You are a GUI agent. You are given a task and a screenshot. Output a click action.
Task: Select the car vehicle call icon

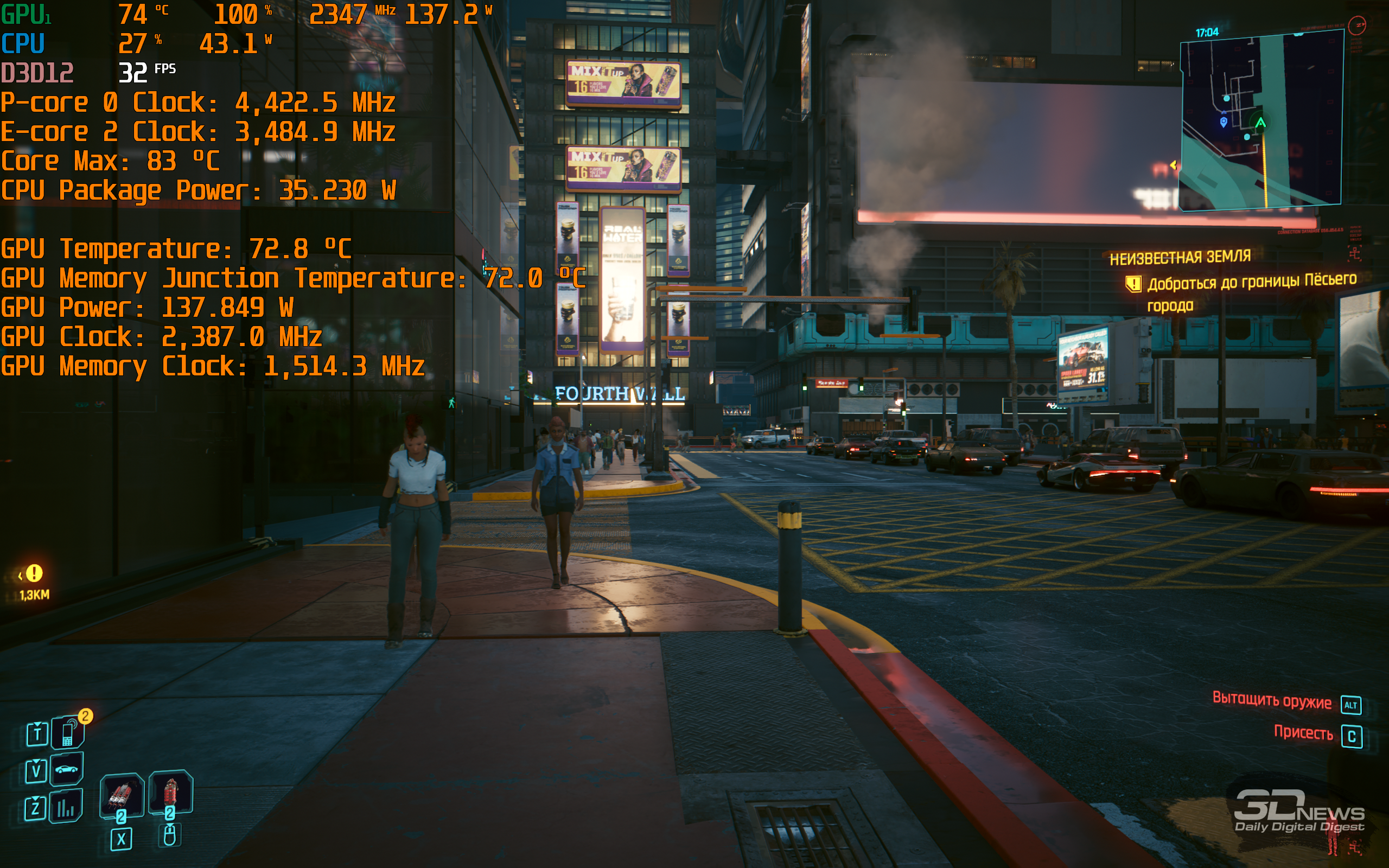67,769
